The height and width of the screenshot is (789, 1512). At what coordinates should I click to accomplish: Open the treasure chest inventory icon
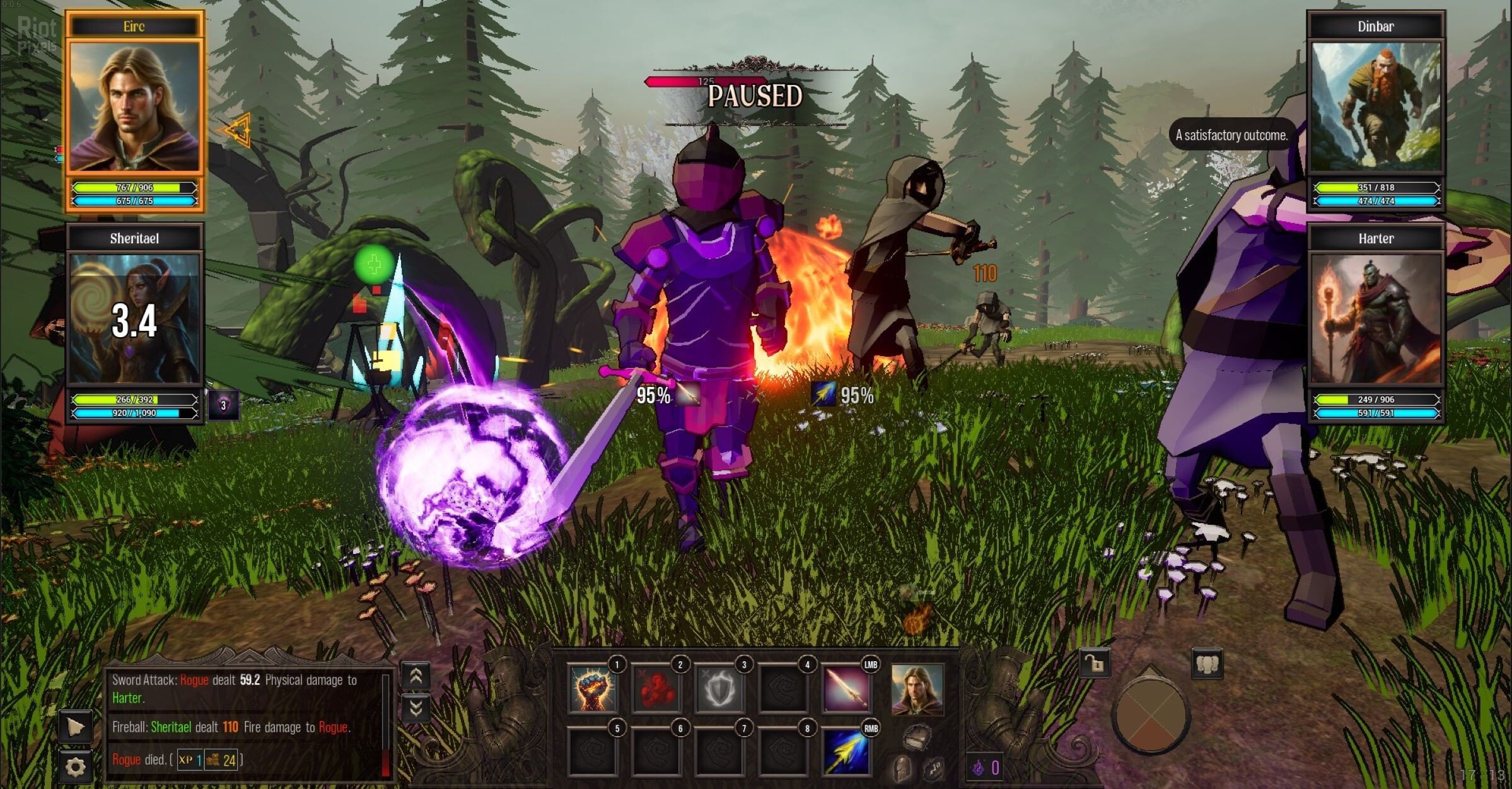tap(916, 737)
